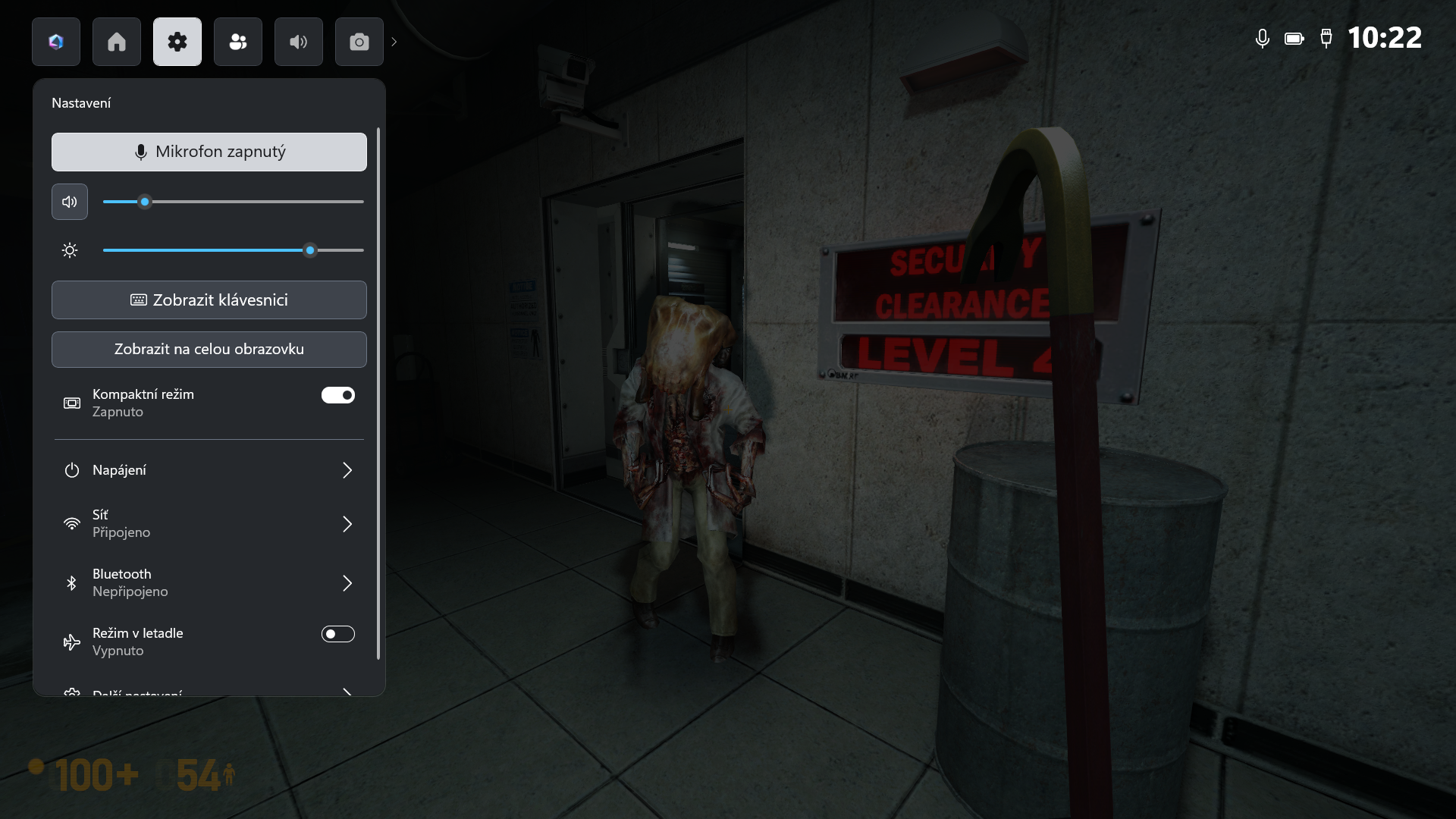Open the camera capture tab
Image resolution: width=1456 pixels, height=819 pixels.
pyautogui.click(x=359, y=42)
